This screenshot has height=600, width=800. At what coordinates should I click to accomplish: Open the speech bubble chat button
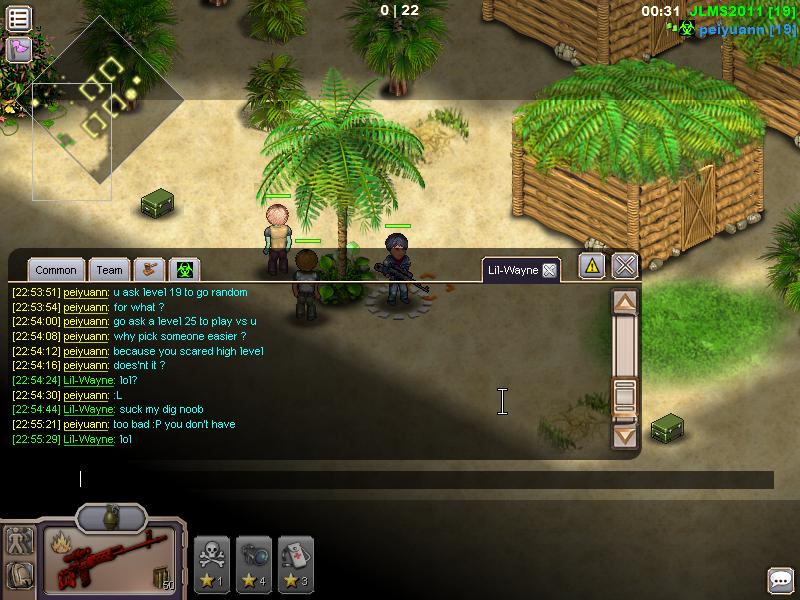coord(780,579)
